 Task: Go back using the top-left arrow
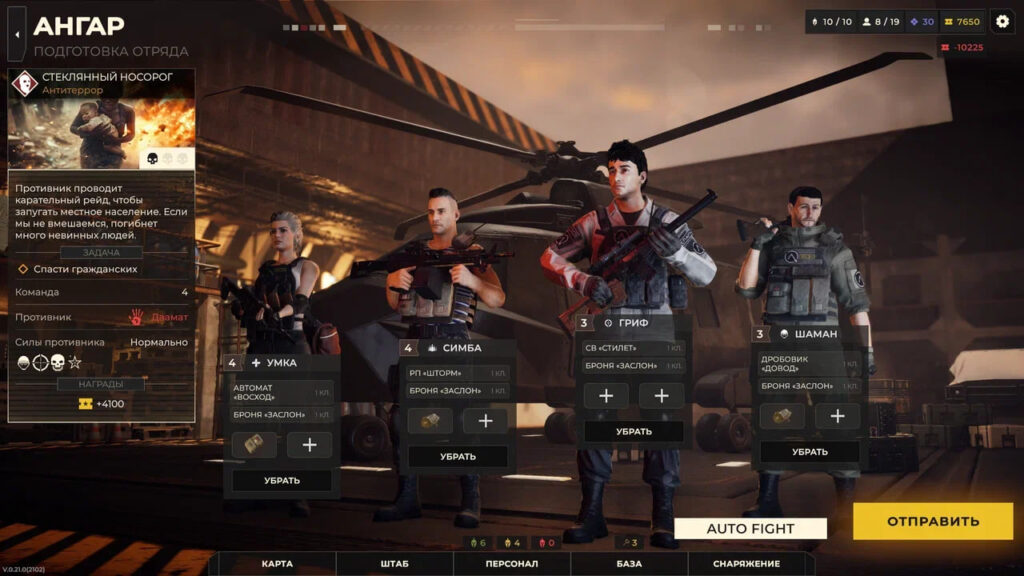click(17, 34)
